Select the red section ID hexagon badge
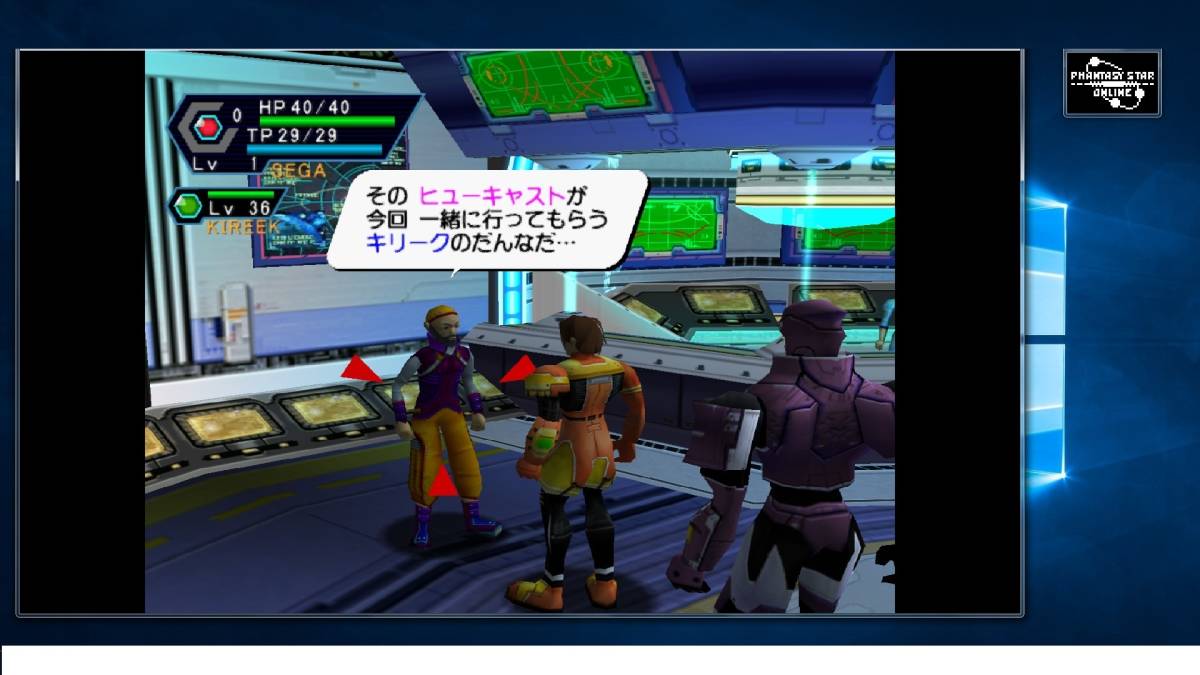This screenshot has height=675, width=1200. [x=208, y=127]
